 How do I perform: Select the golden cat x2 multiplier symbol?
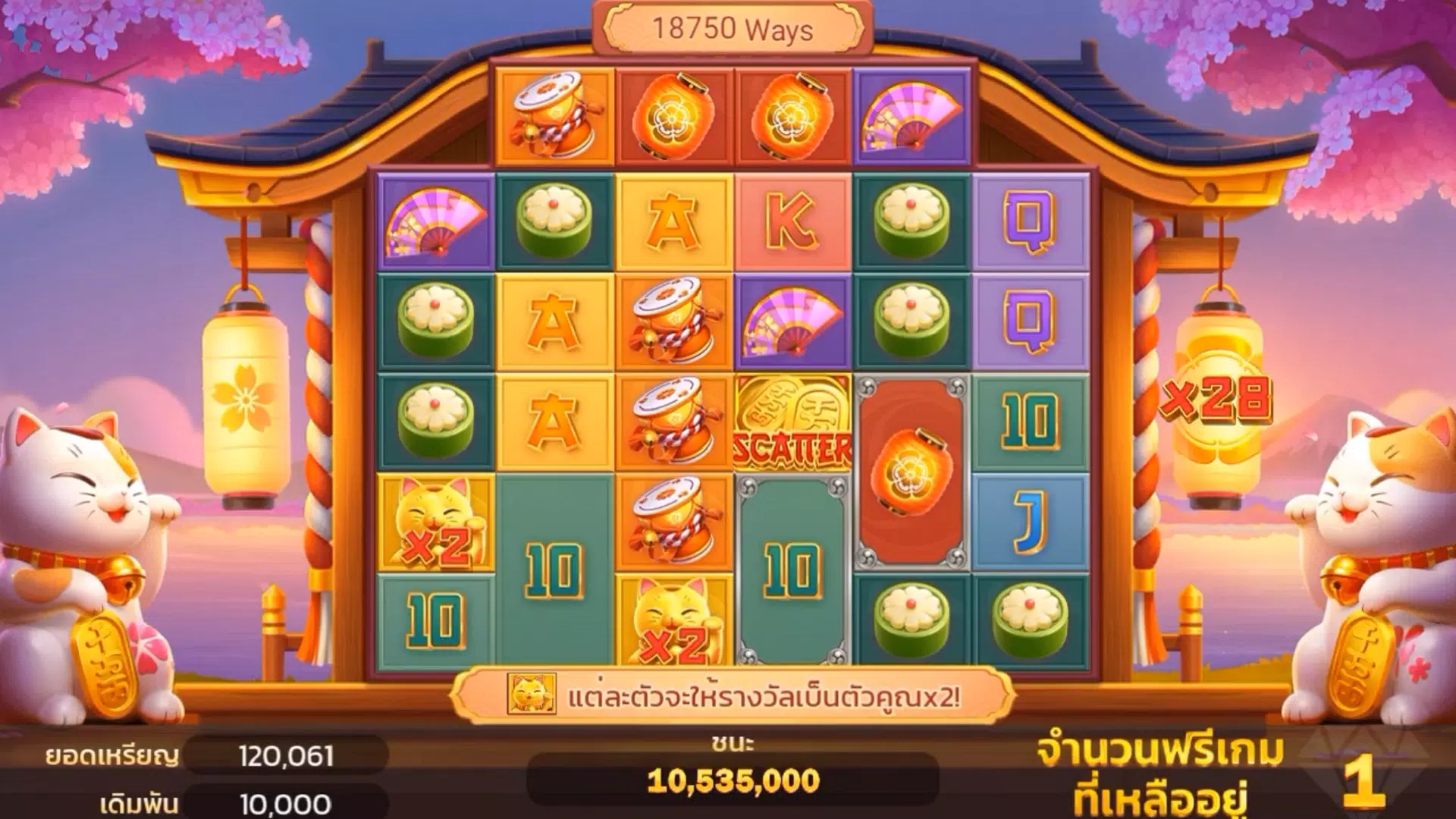click(x=436, y=523)
